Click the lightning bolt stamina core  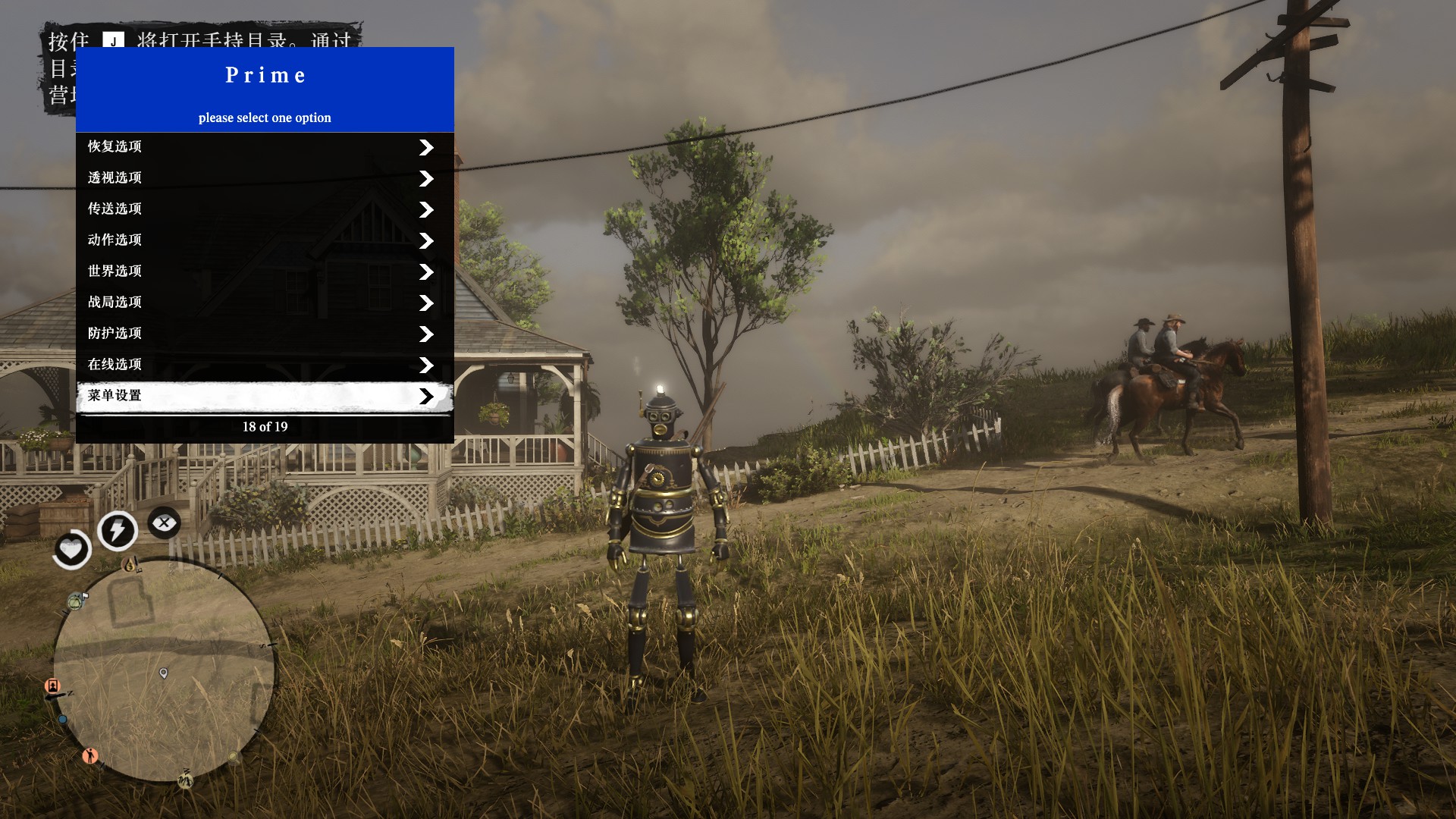[118, 530]
